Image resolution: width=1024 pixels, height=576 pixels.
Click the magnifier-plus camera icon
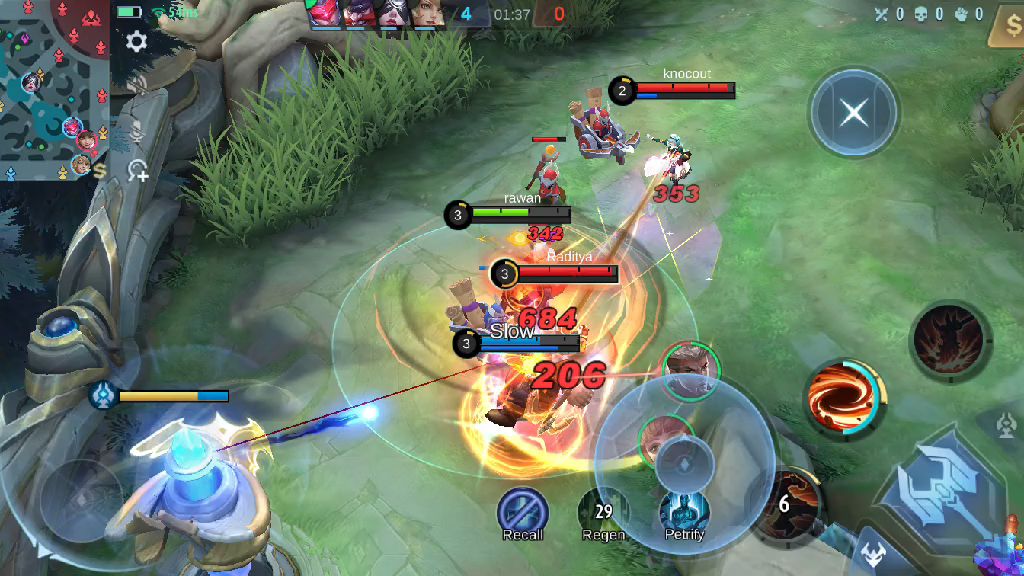138,170
